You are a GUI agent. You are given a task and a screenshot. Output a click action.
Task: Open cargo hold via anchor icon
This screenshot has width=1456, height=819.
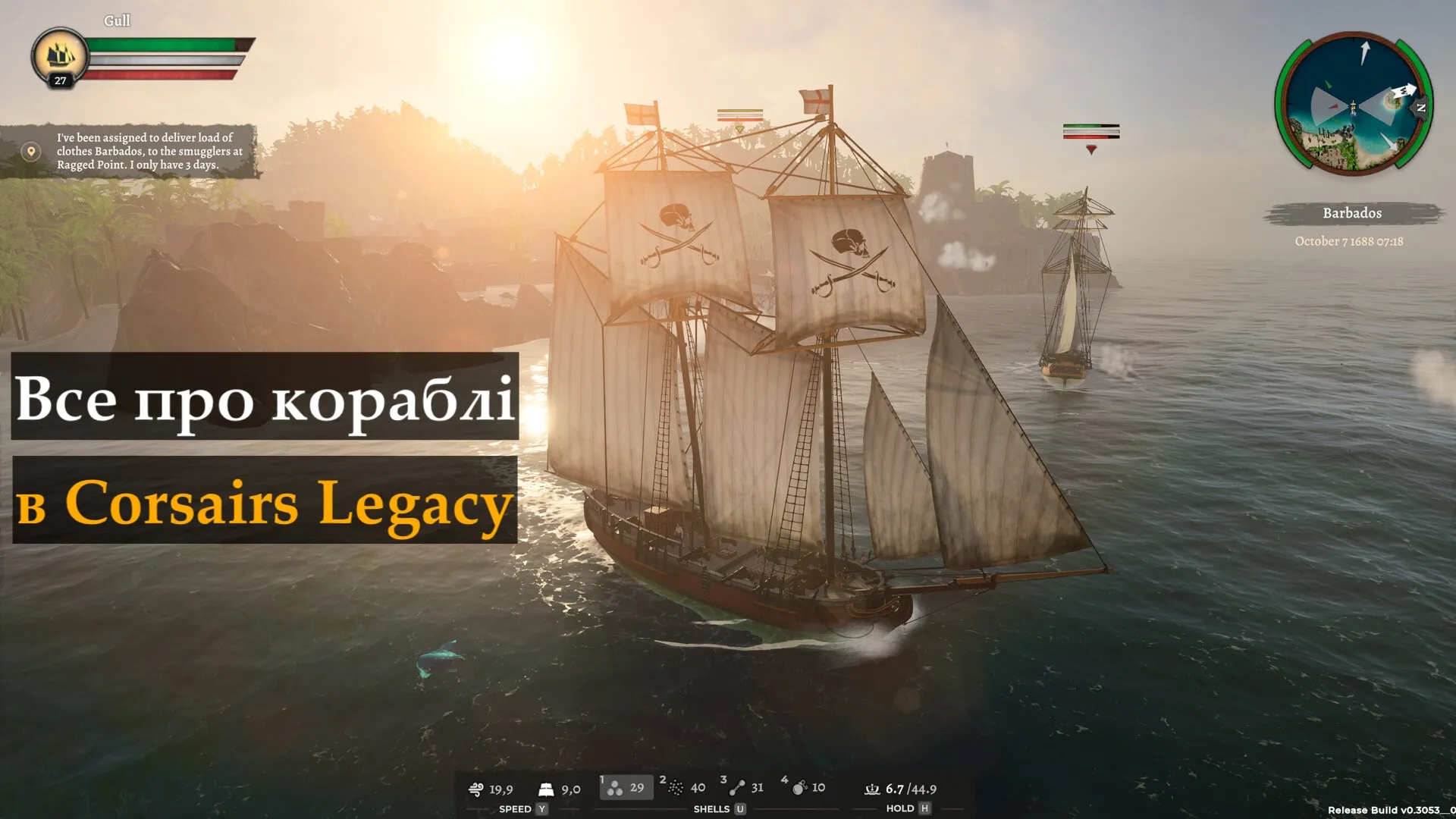[872, 788]
